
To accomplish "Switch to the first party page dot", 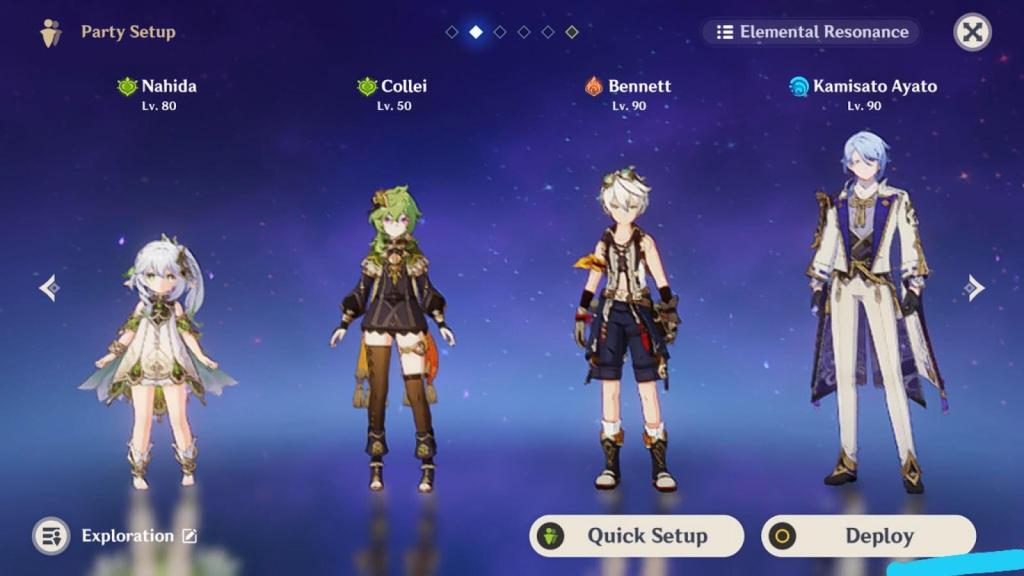I will [x=452, y=32].
